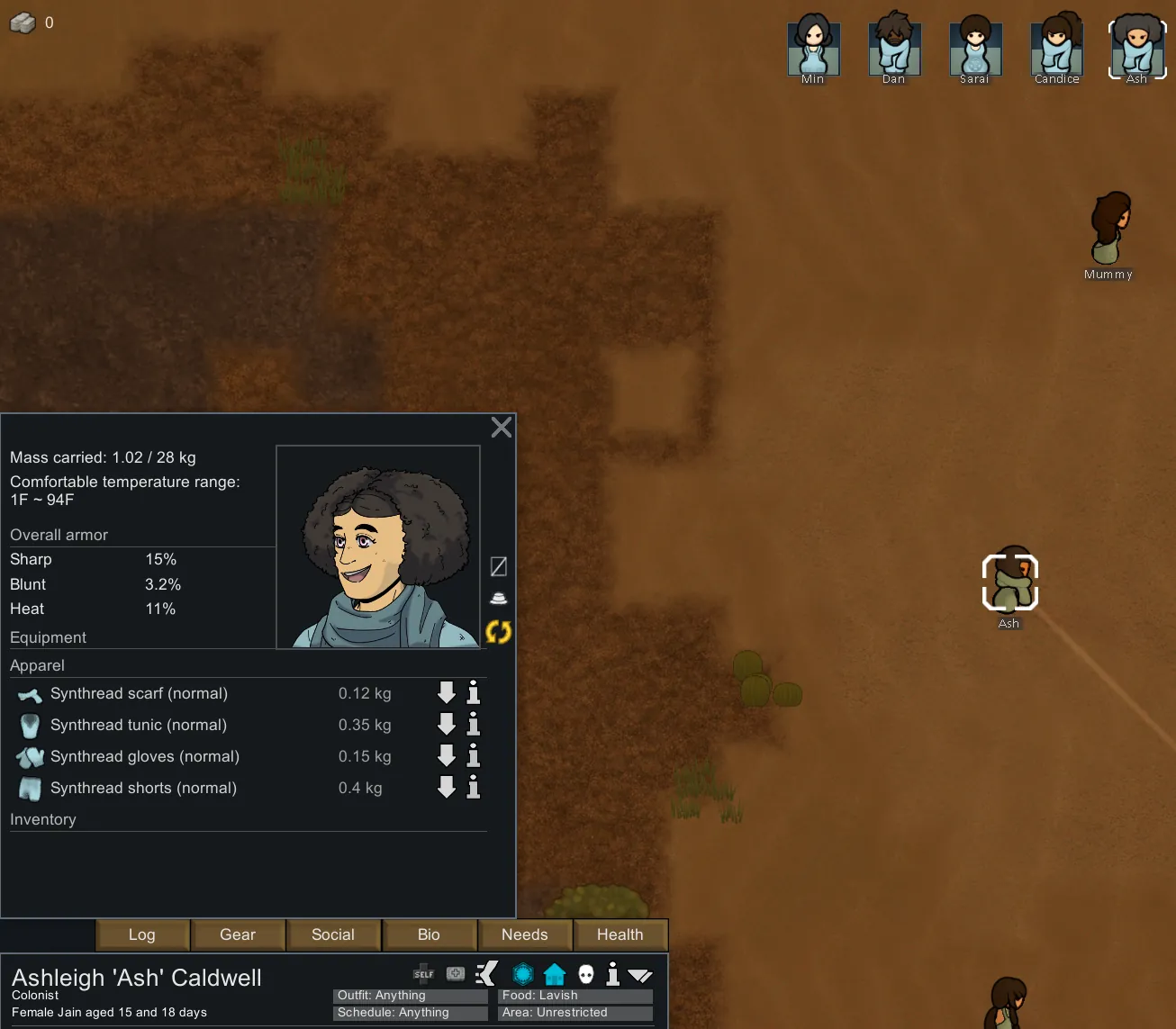
Task: Open the Needs tab
Action: point(524,934)
